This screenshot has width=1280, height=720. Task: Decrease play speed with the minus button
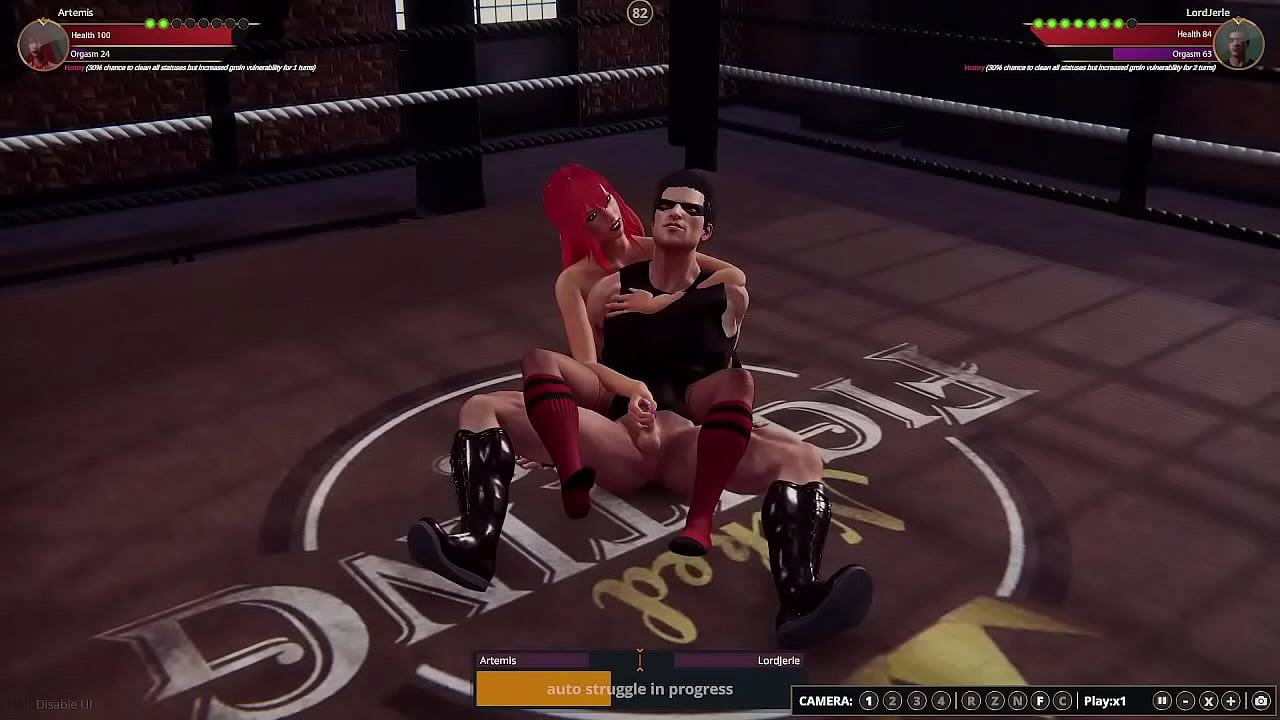tap(1185, 701)
